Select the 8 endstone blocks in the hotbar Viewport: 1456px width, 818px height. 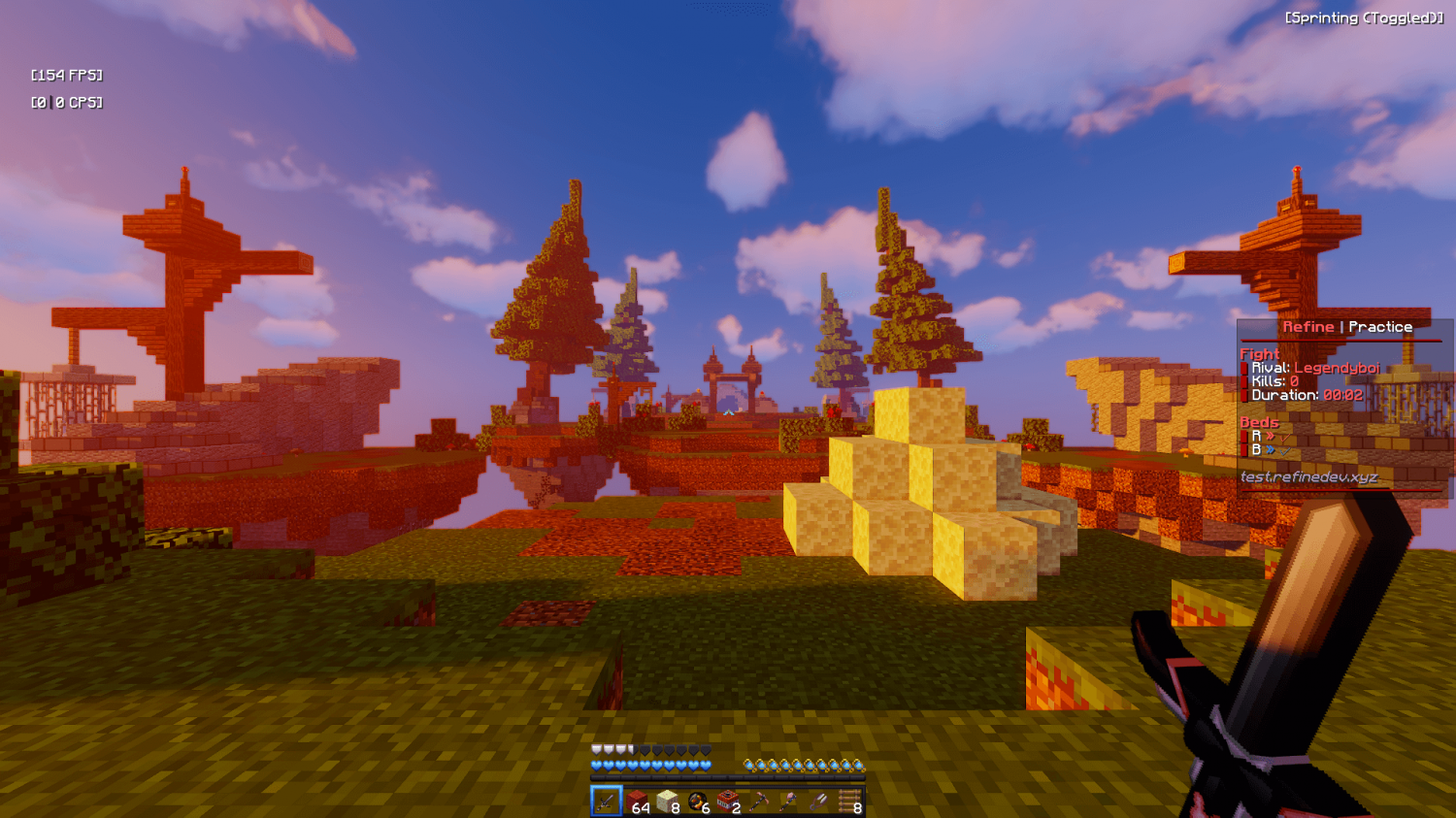click(666, 803)
